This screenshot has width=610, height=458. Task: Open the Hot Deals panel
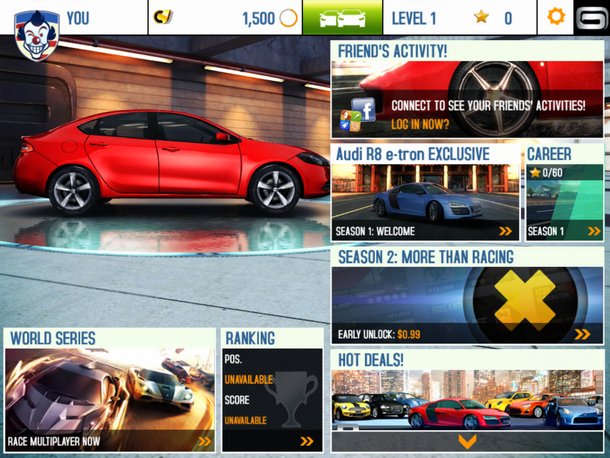pyautogui.click(x=468, y=392)
